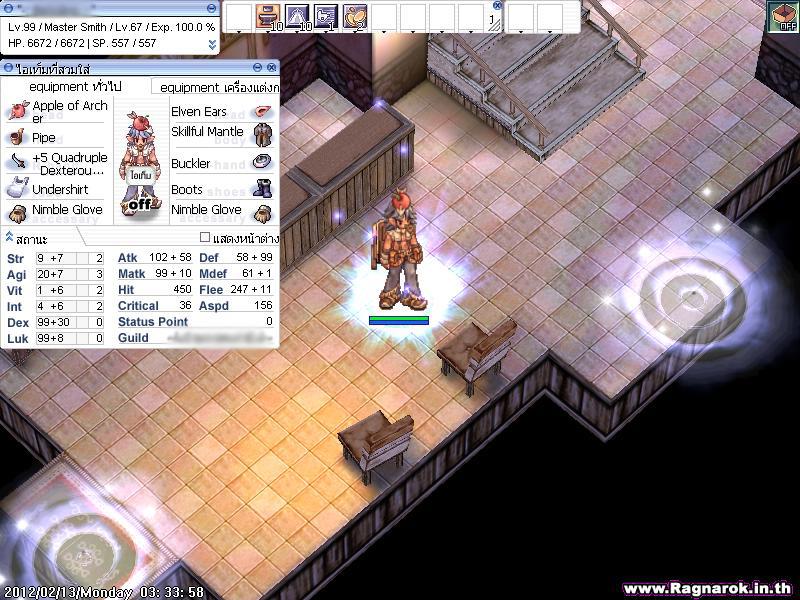The image size is (800, 600).
Task: Close the hotbar with its X button
Action: pos(497,5)
